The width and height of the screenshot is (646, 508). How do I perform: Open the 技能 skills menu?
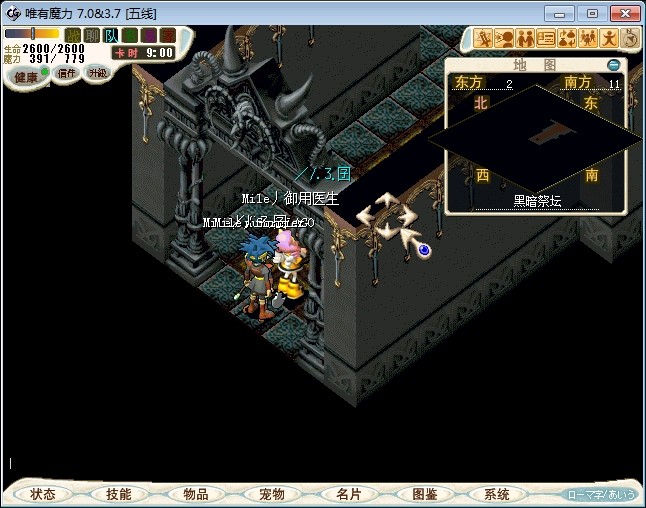tap(119, 494)
